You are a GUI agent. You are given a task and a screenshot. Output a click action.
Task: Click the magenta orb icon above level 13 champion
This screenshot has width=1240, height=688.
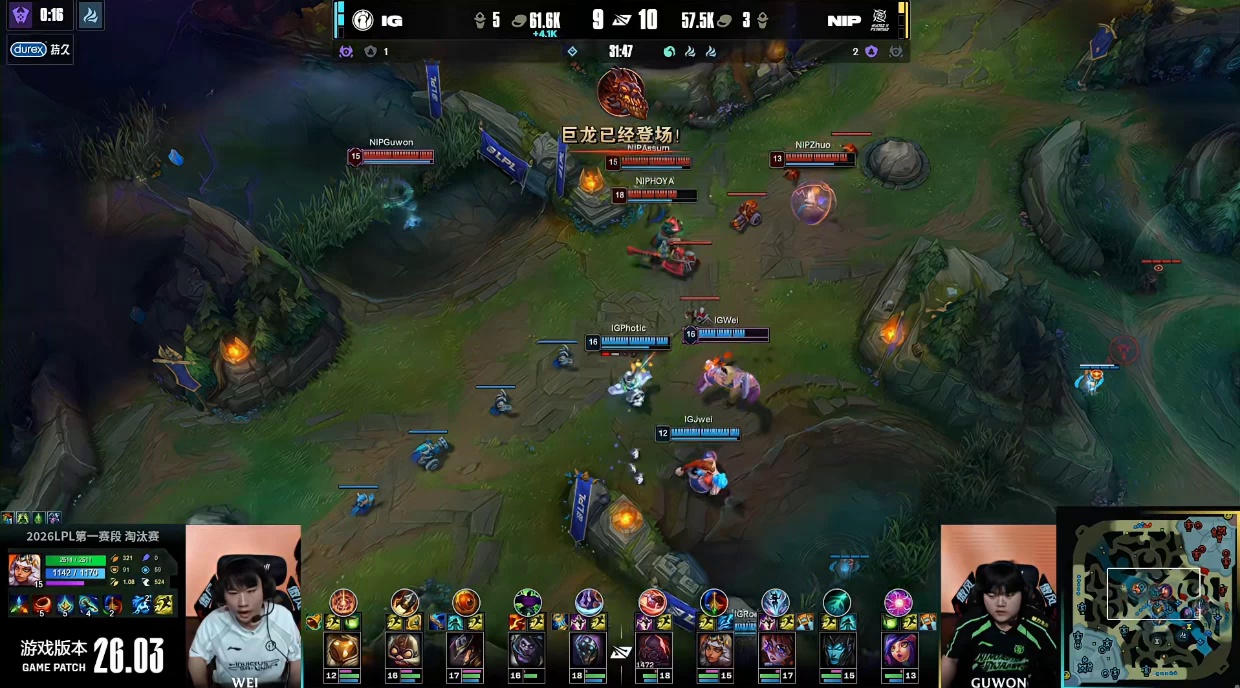pos(898,602)
